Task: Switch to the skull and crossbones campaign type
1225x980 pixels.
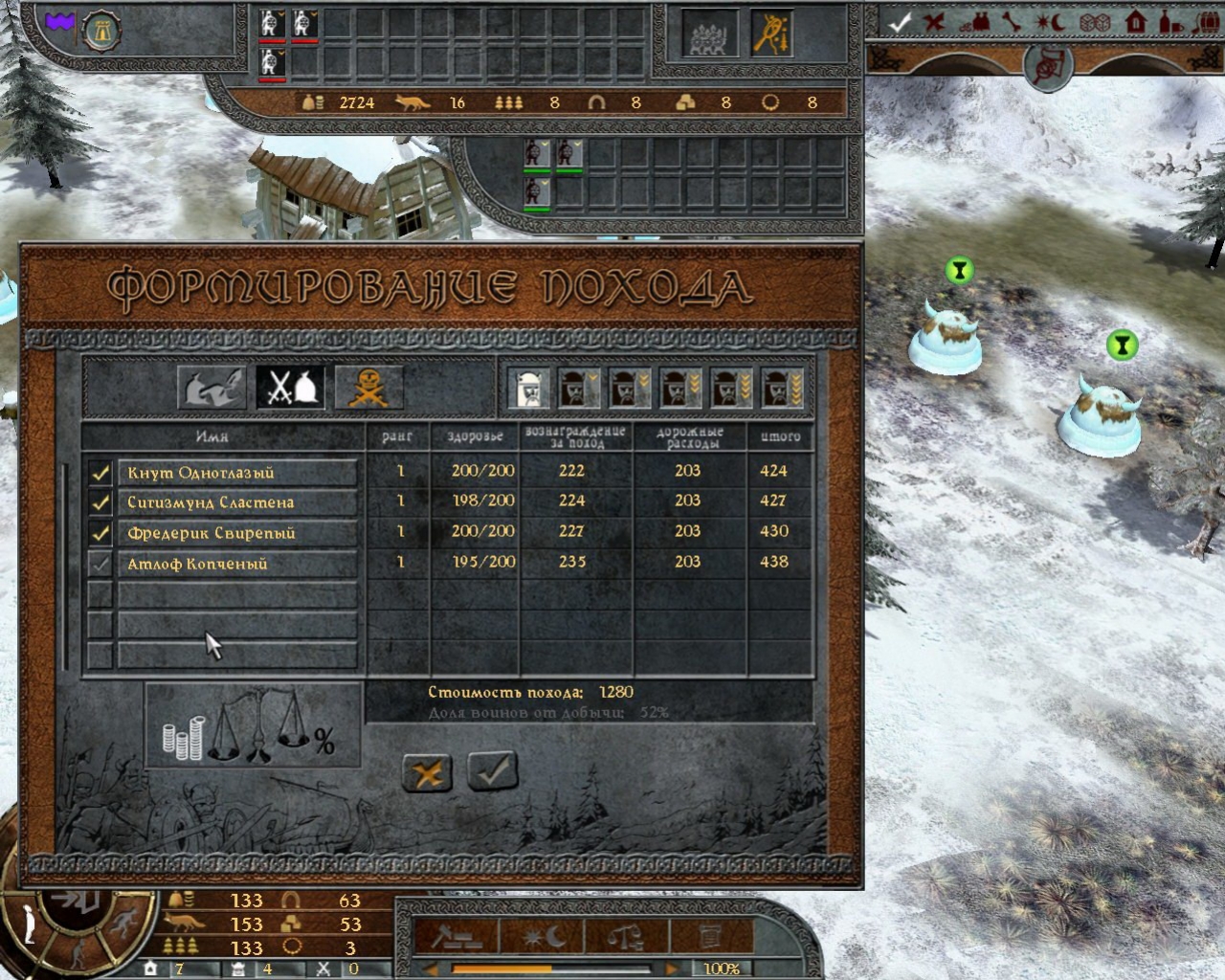Action: (368, 388)
